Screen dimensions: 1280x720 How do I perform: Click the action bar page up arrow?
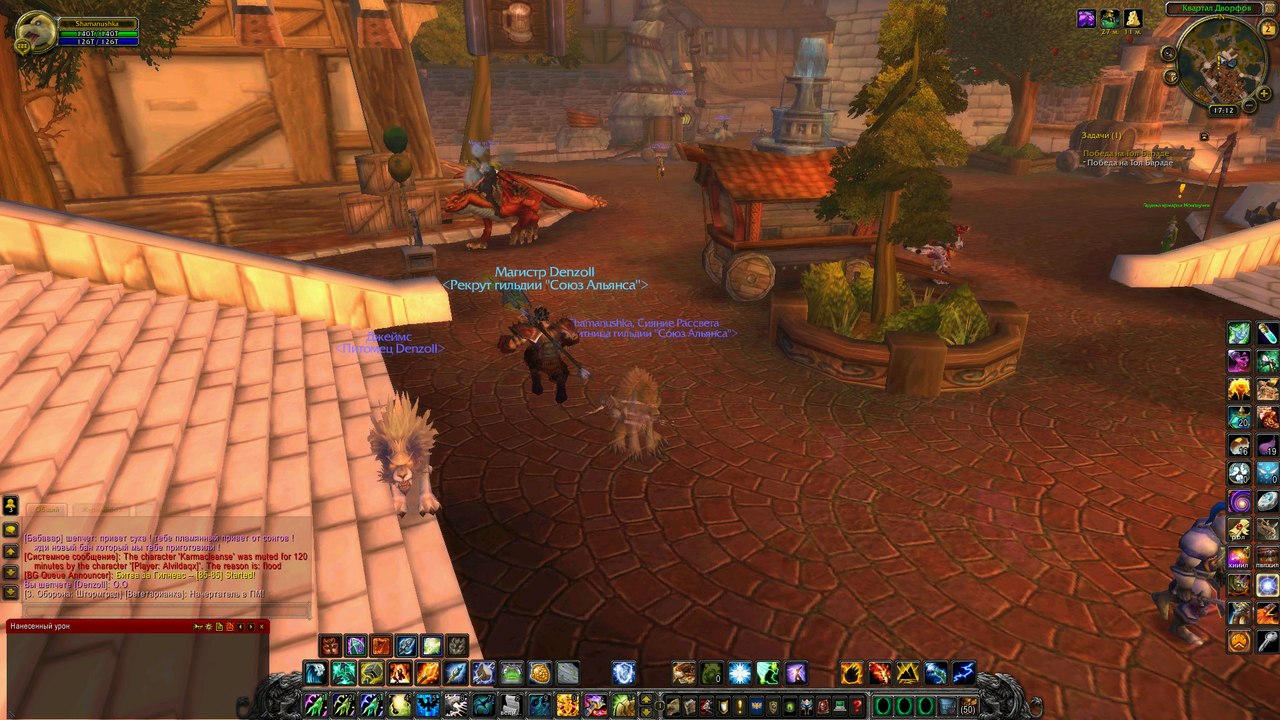[645, 700]
